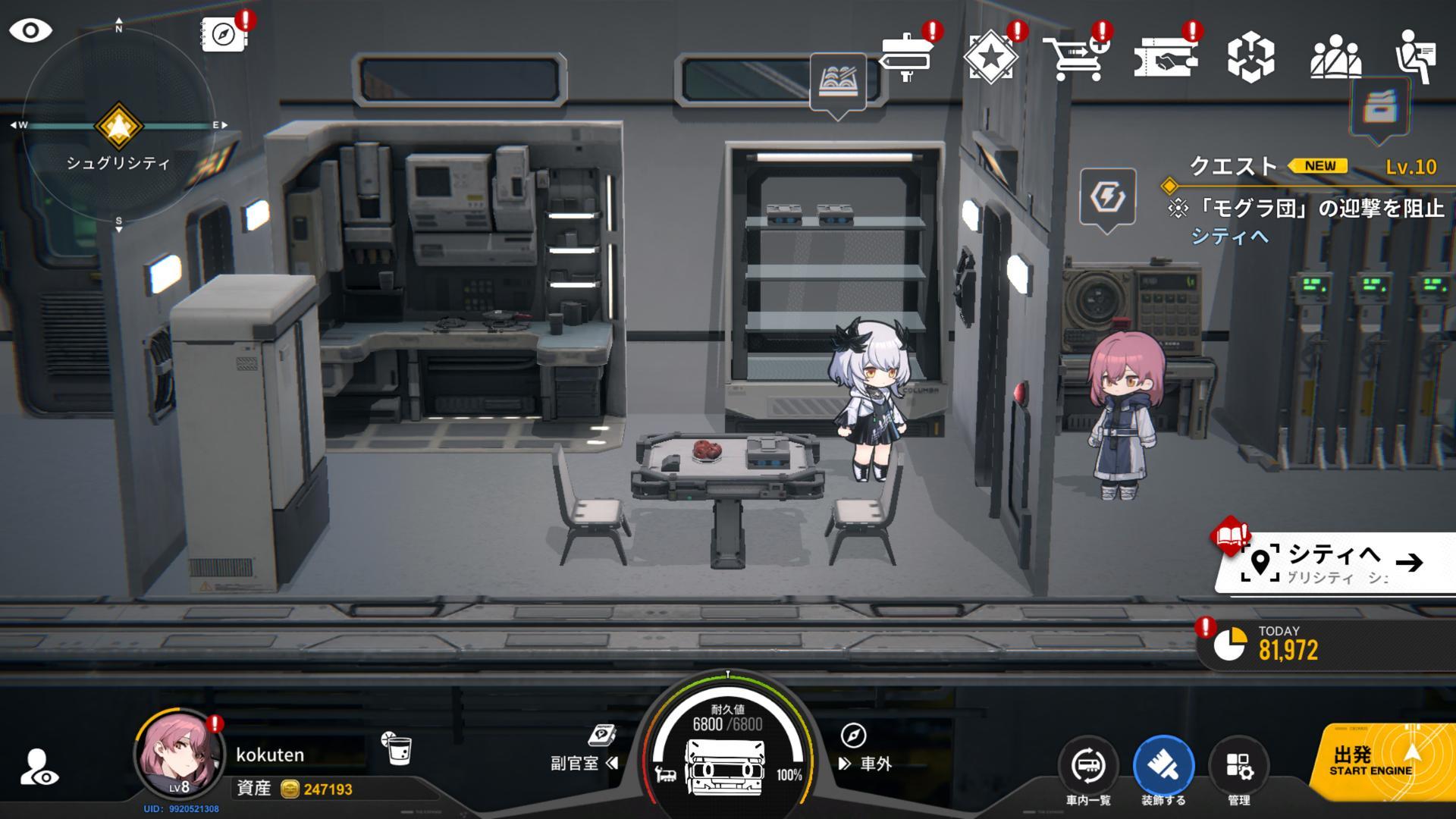
Task: Open the star badge event icon
Action: pos(990,57)
